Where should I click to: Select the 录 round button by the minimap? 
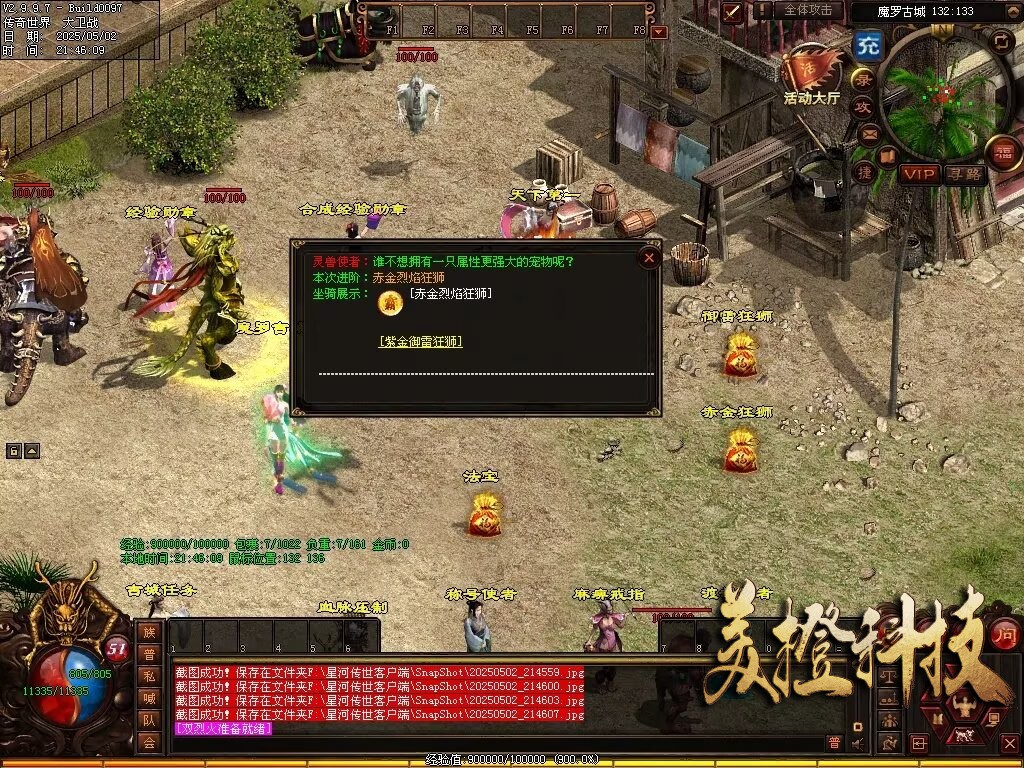[861, 79]
